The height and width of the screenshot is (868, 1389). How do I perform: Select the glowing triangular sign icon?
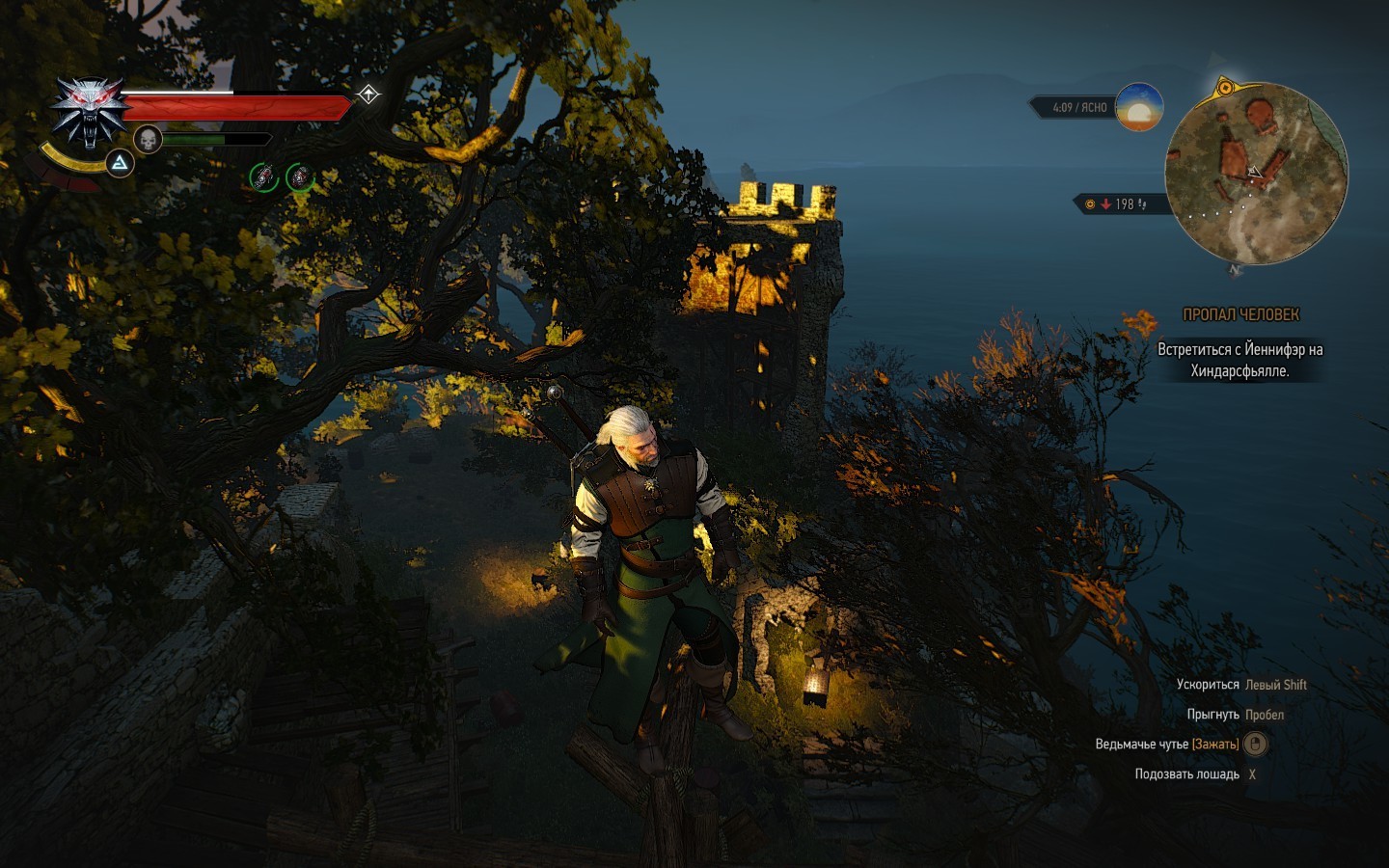[x=120, y=163]
